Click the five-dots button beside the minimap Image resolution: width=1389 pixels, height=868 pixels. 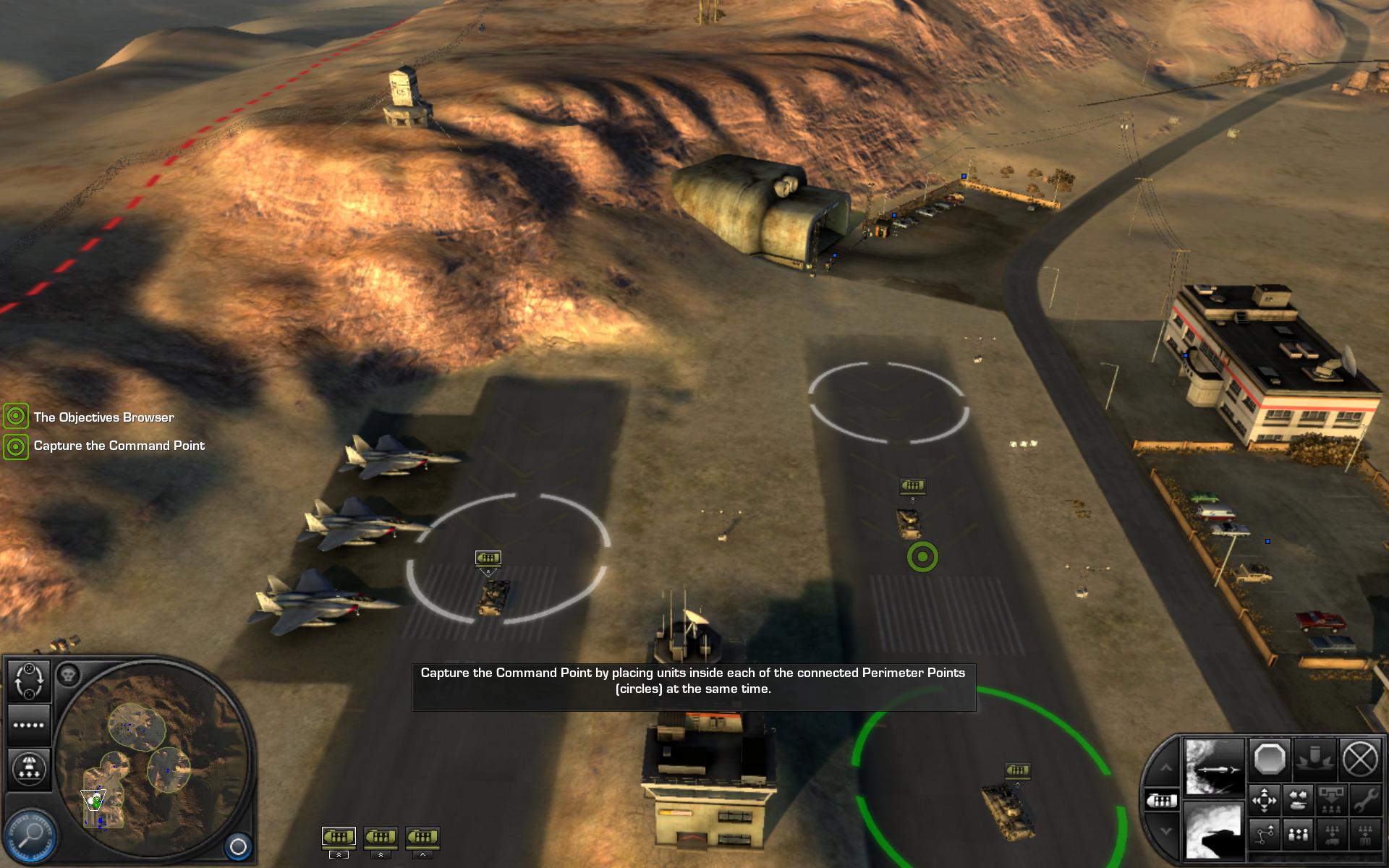tap(29, 726)
